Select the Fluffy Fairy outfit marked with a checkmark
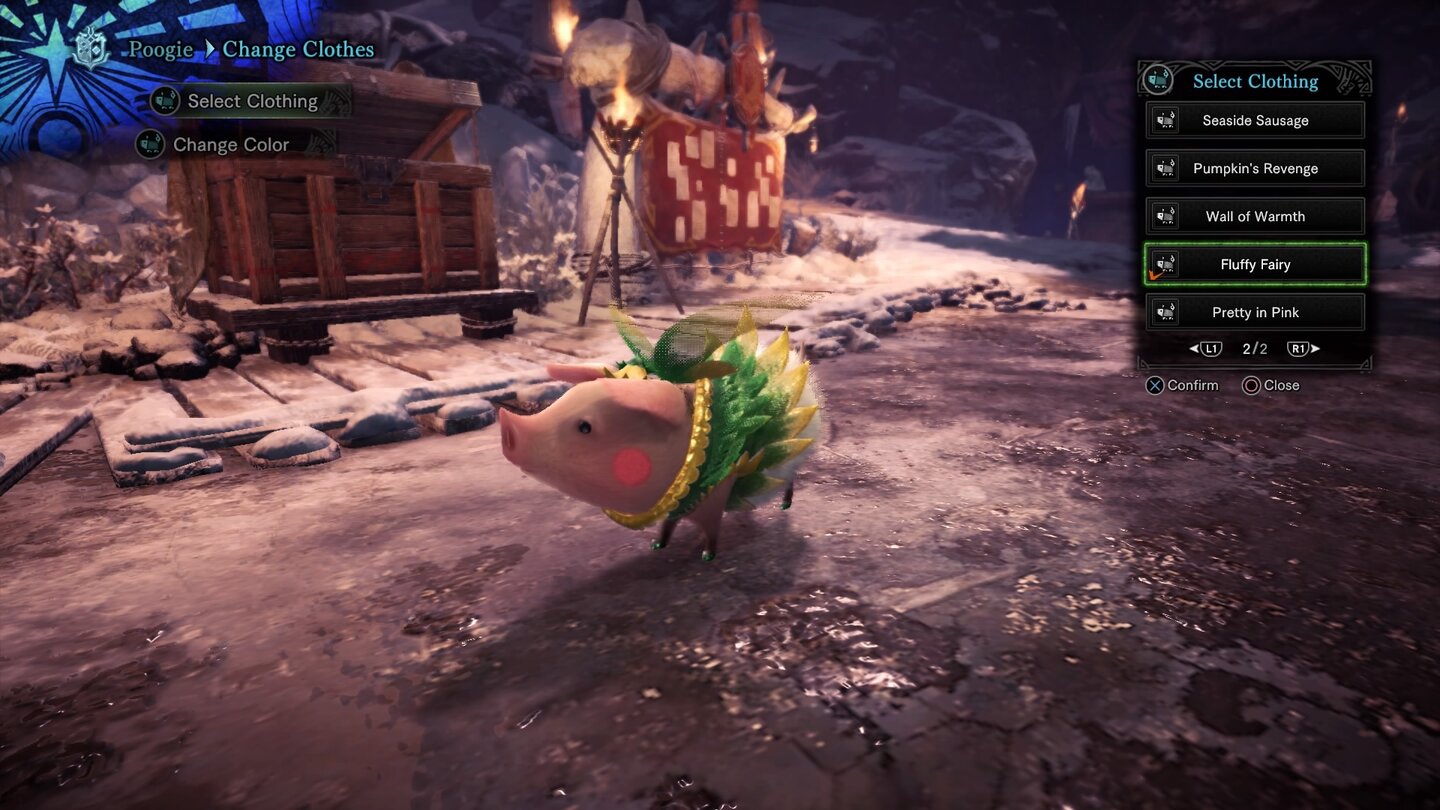Screen dimensions: 1440x810 click(x=1255, y=264)
